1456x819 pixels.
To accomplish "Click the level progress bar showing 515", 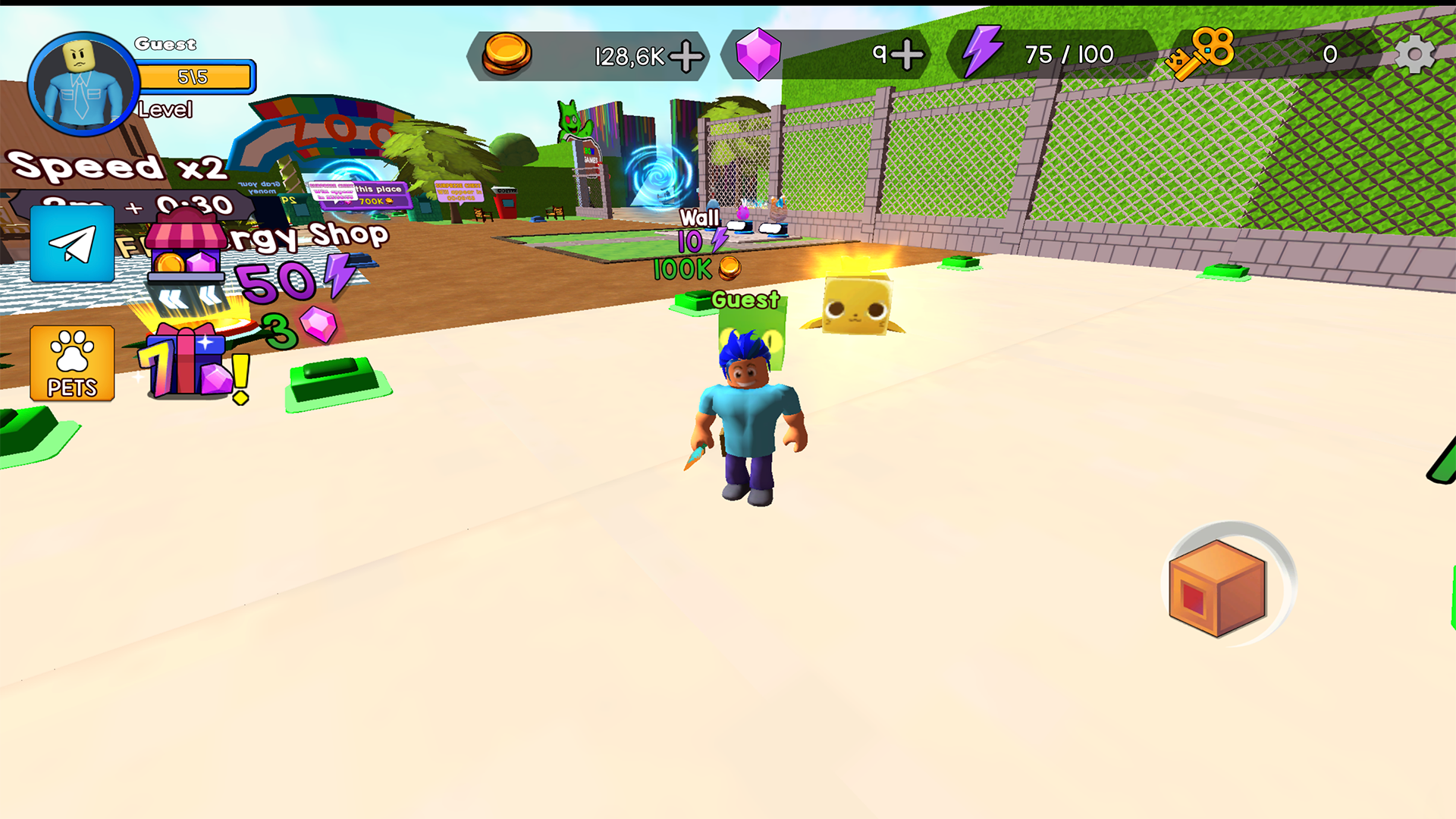I will click(x=195, y=76).
